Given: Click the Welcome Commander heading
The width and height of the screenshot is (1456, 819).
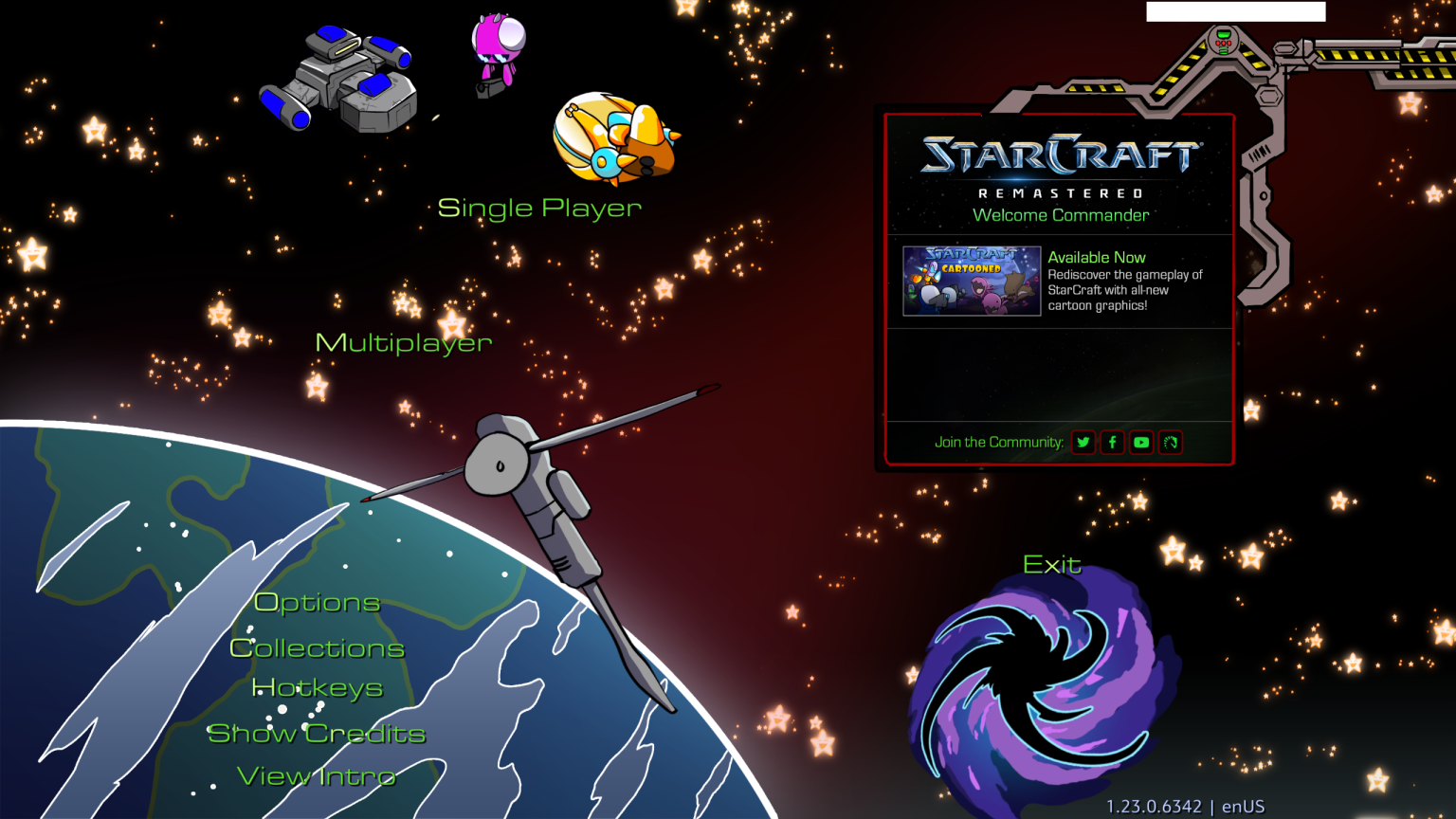Looking at the screenshot, I should pos(1058,215).
